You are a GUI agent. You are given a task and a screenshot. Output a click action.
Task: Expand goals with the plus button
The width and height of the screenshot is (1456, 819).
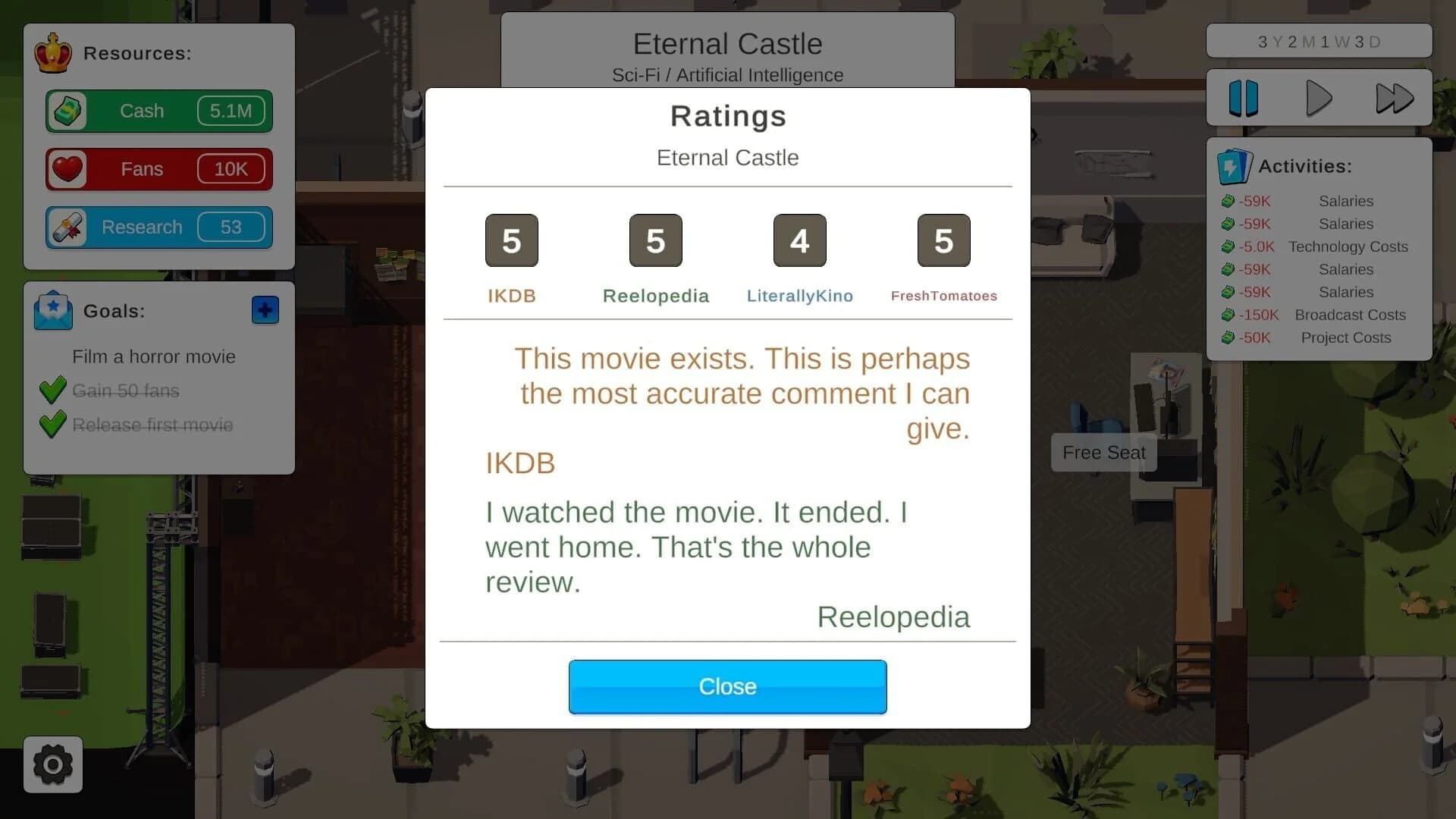[x=264, y=309]
